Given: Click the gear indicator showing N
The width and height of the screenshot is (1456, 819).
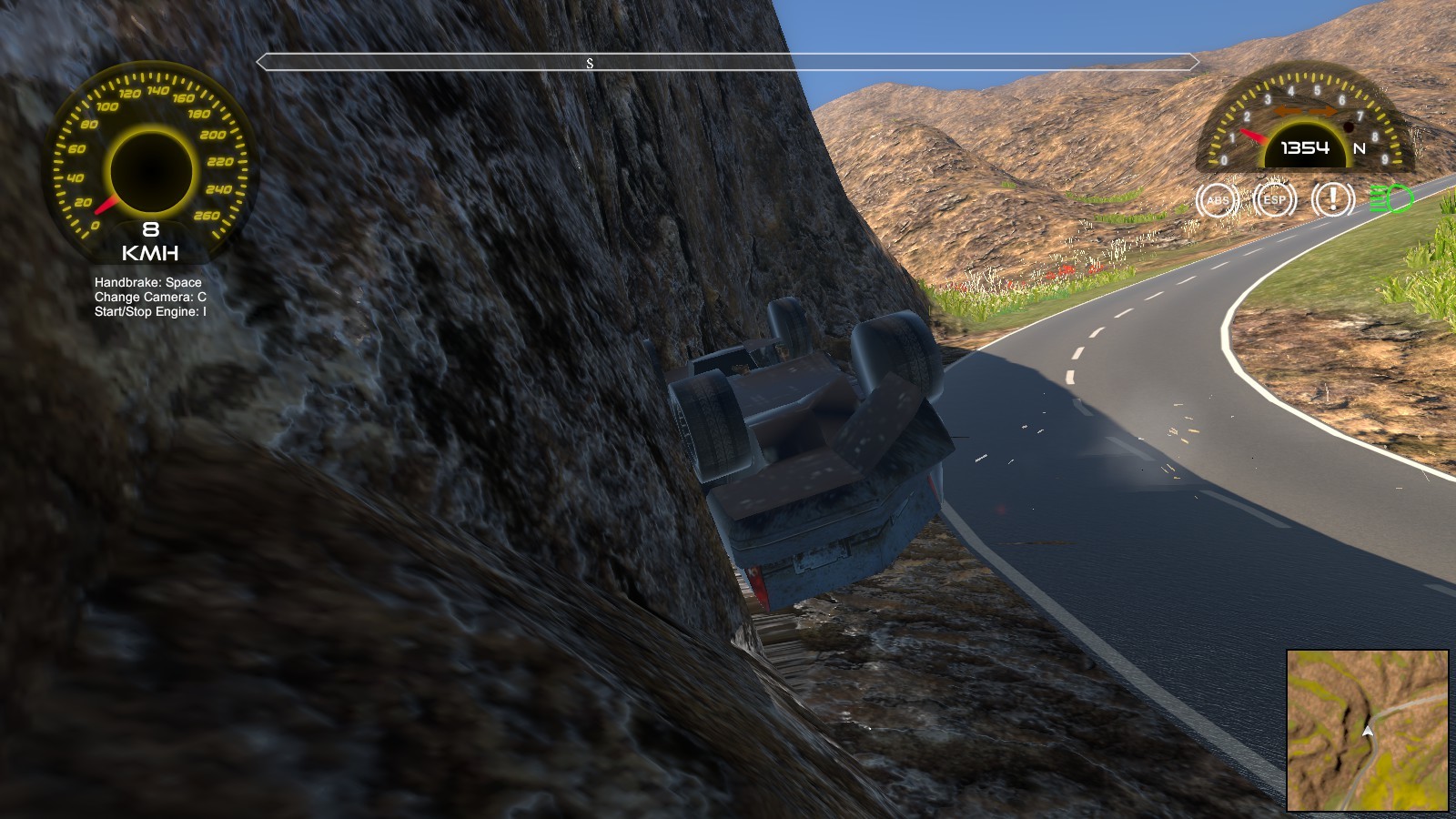Looking at the screenshot, I should coord(1358,148).
